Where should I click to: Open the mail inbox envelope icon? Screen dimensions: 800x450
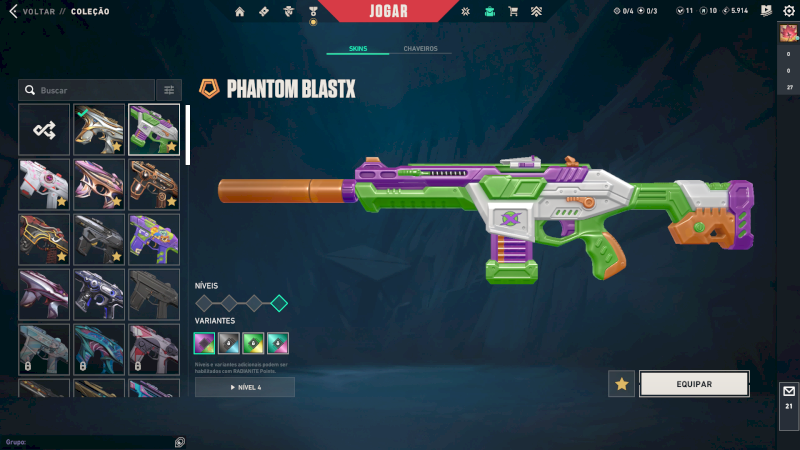click(789, 391)
